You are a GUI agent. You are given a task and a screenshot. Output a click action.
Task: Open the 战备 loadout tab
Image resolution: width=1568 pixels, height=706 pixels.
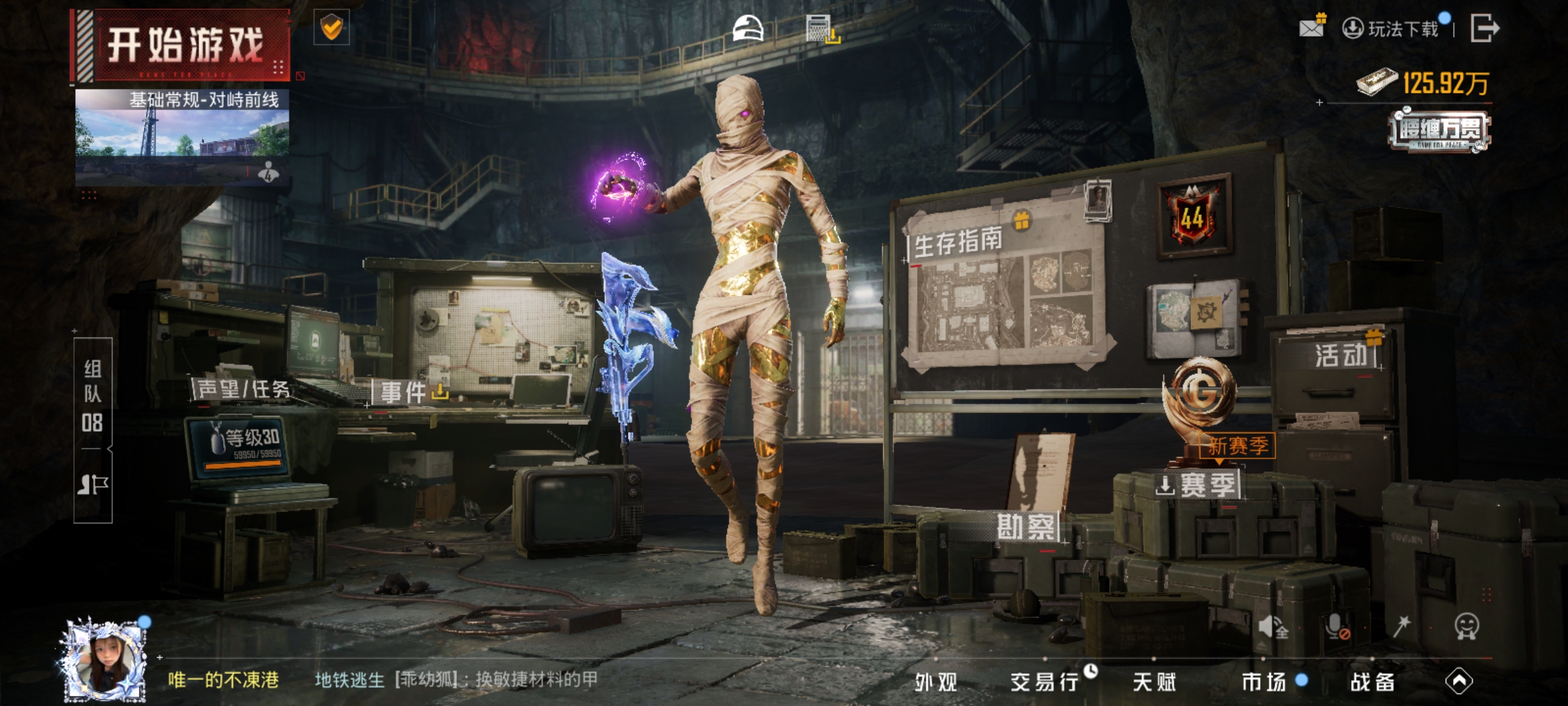pos(1372,682)
